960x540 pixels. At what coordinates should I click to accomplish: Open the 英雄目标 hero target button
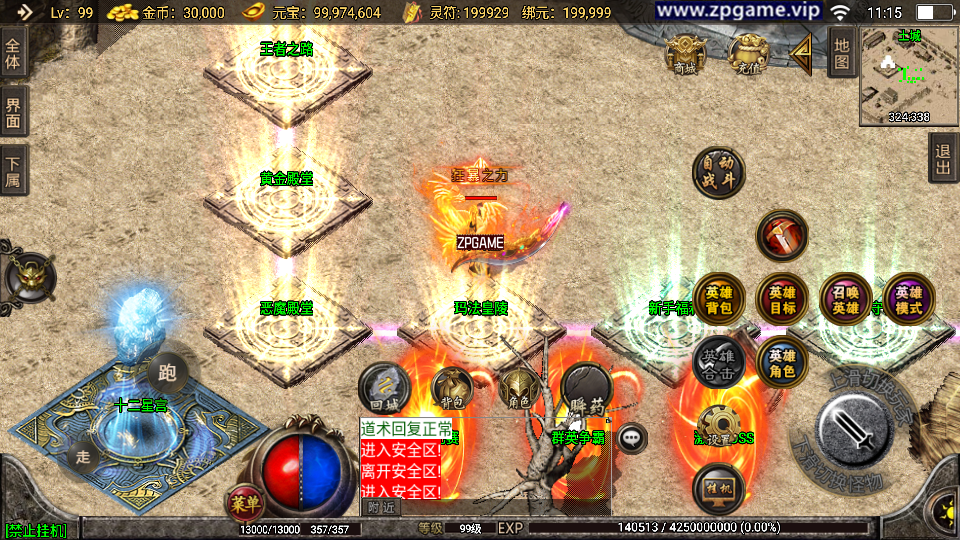click(x=782, y=300)
